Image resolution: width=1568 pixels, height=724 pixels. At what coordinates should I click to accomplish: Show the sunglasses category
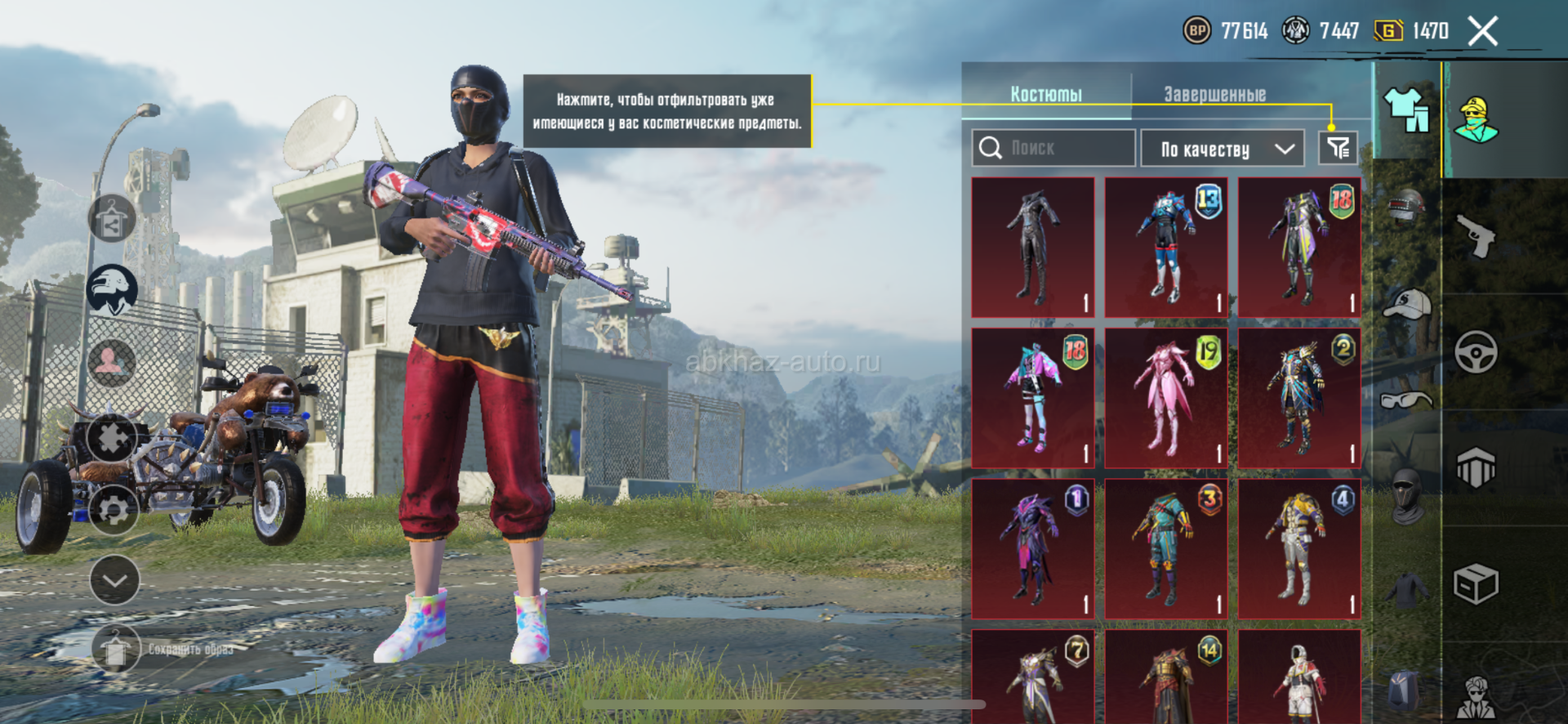(1407, 400)
